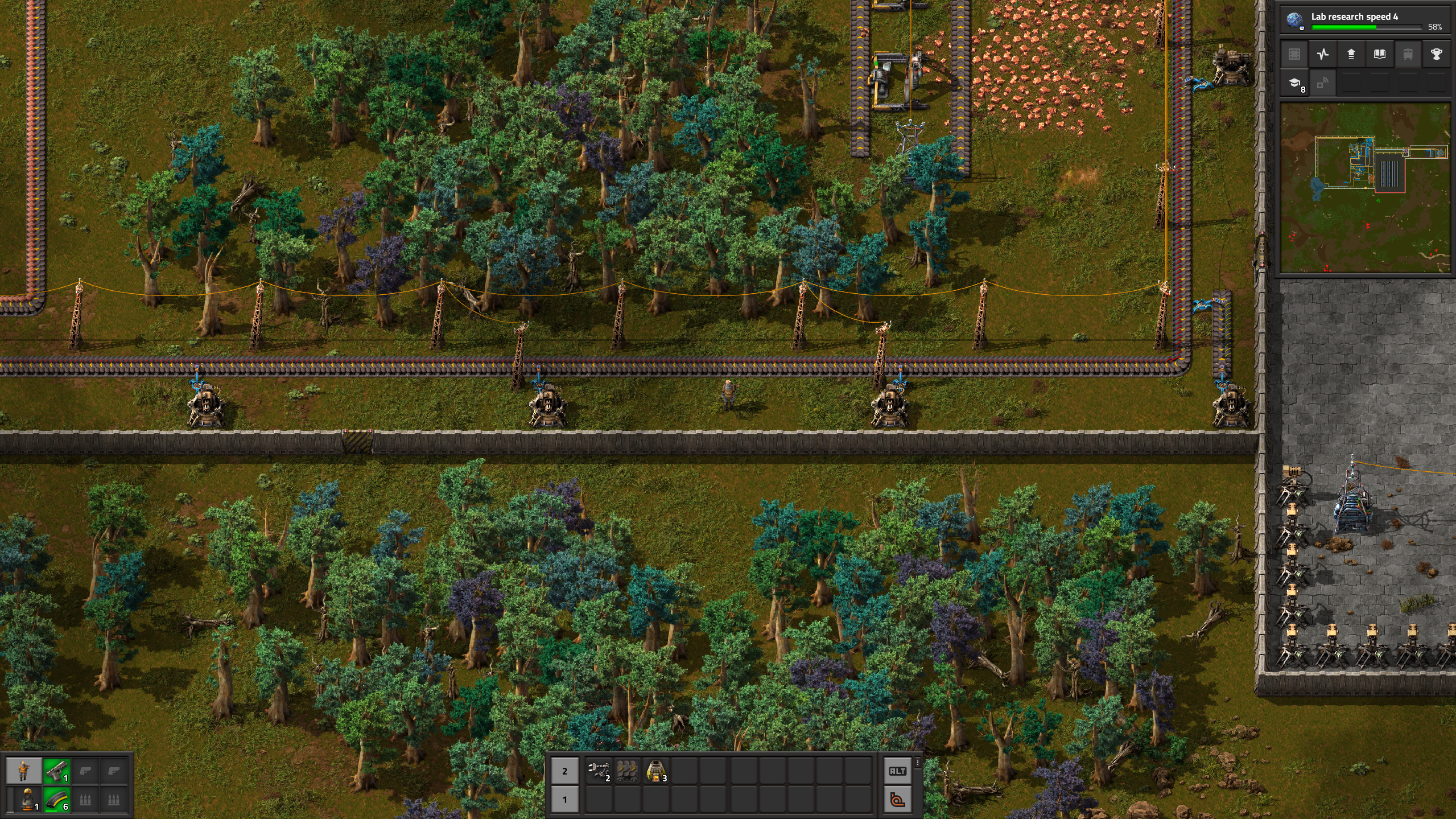Switch quickbar row using the 1 button
Image resolution: width=1456 pixels, height=819 pixels.
[564, 799]
